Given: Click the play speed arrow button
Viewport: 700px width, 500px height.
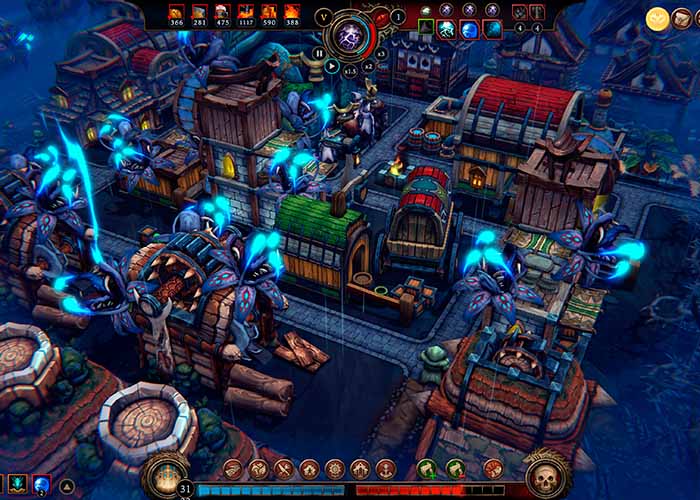Looking at the screenshot, I should 332,67.
